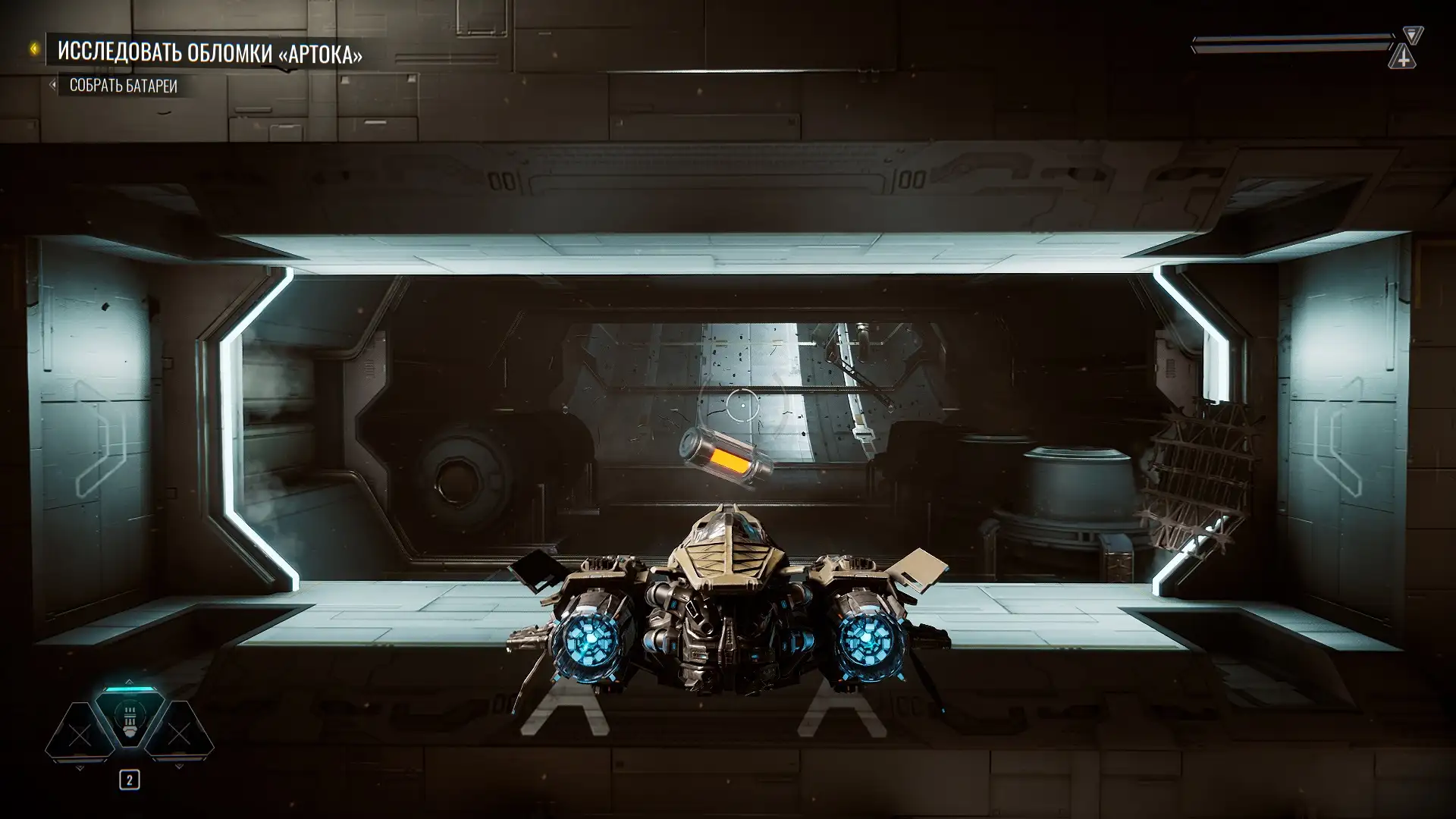Click the shield triangle icon
The image size is (1456, 819).
[x=1412, y=35]
